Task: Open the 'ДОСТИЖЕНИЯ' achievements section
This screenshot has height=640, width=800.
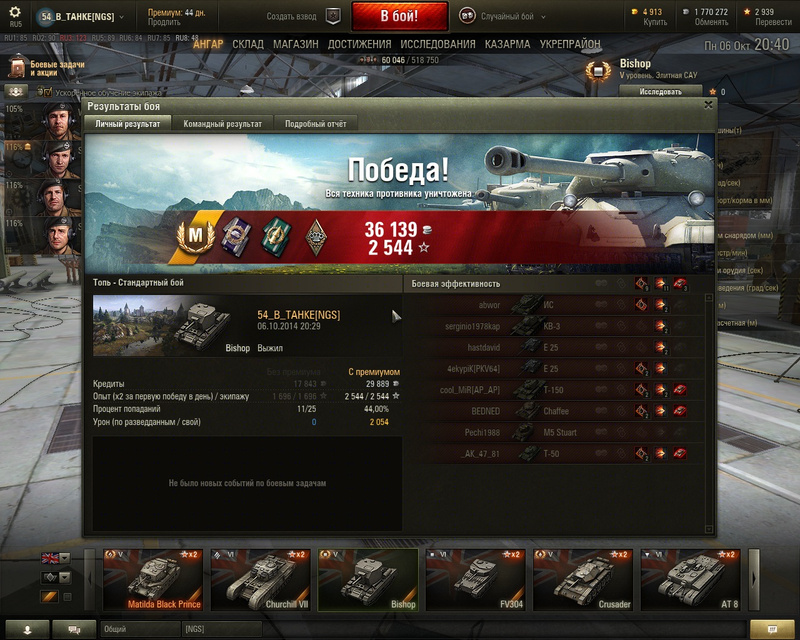Action: 359,45
